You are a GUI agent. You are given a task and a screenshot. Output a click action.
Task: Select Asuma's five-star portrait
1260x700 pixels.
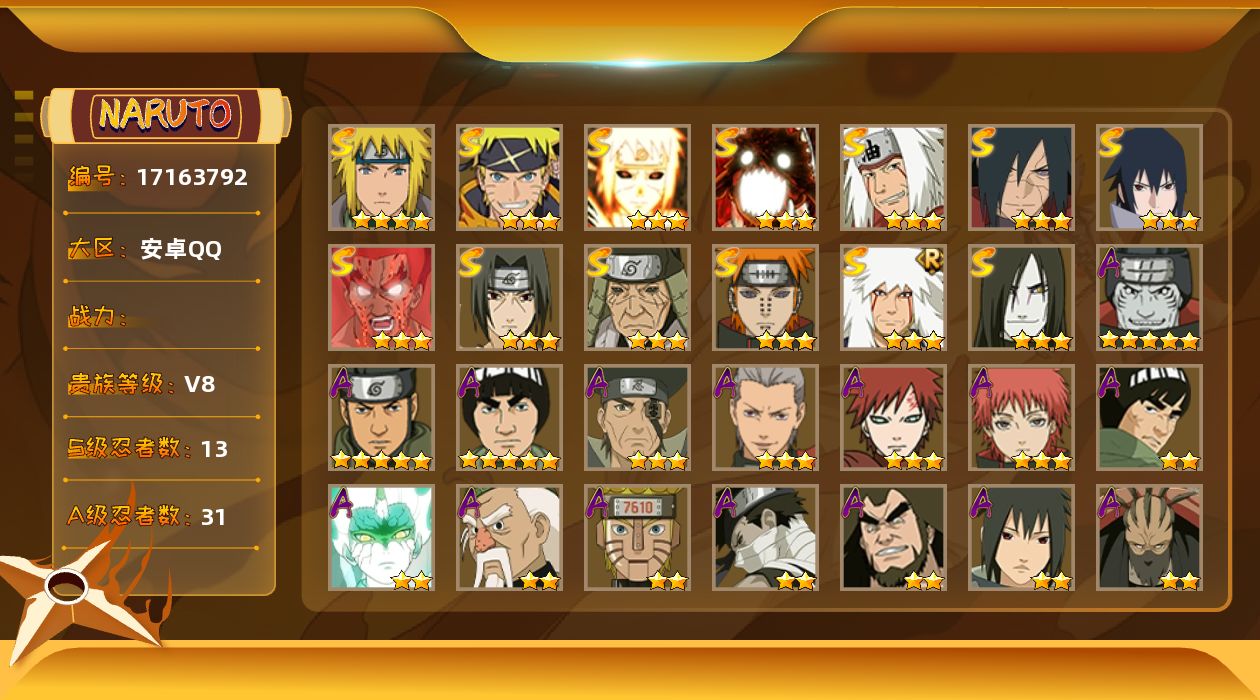point(381,417)
